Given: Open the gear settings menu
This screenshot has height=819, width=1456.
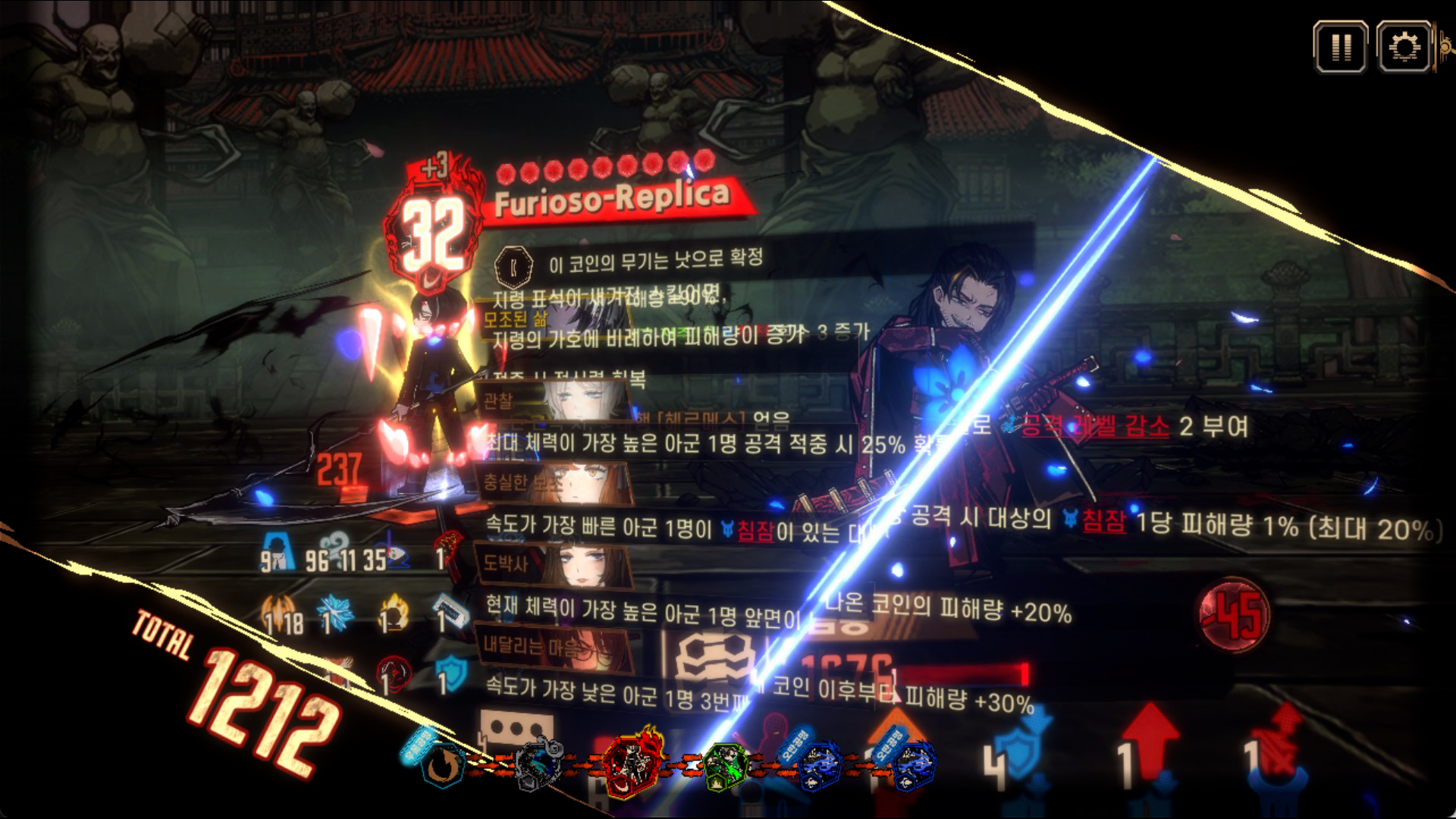Looking at the screenshot, I should (x=1404, y=47).
